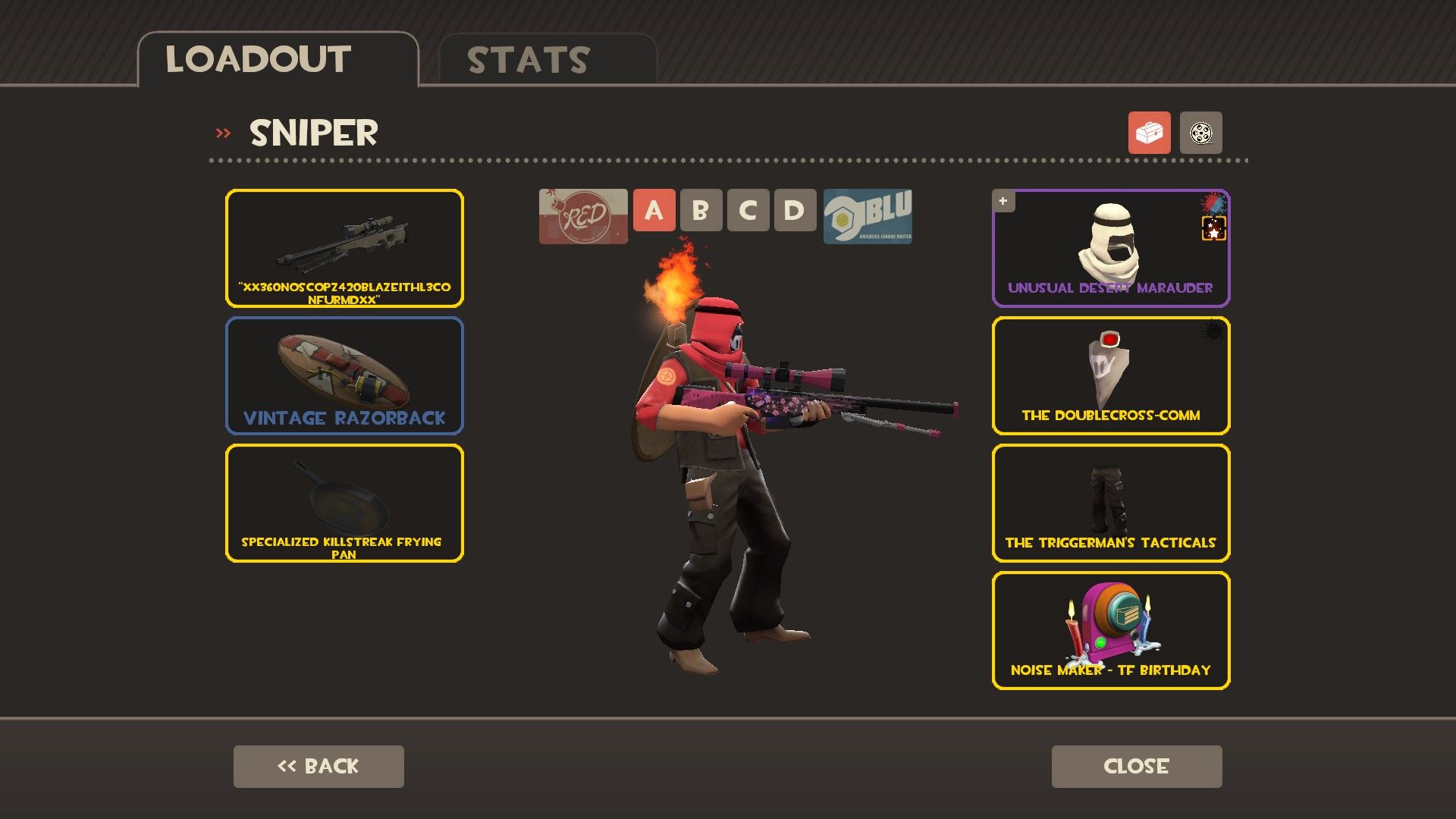
Task: Preview the BLU team skin
Action: pos(868,216)
